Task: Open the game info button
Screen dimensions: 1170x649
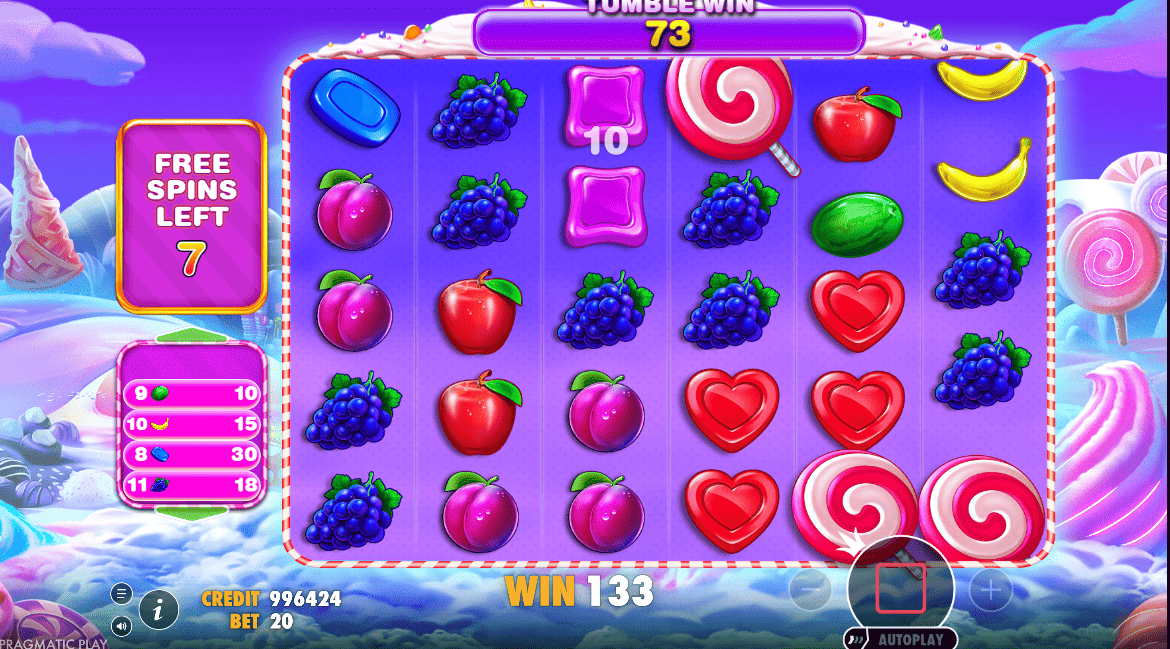Action: click(158, 608)
